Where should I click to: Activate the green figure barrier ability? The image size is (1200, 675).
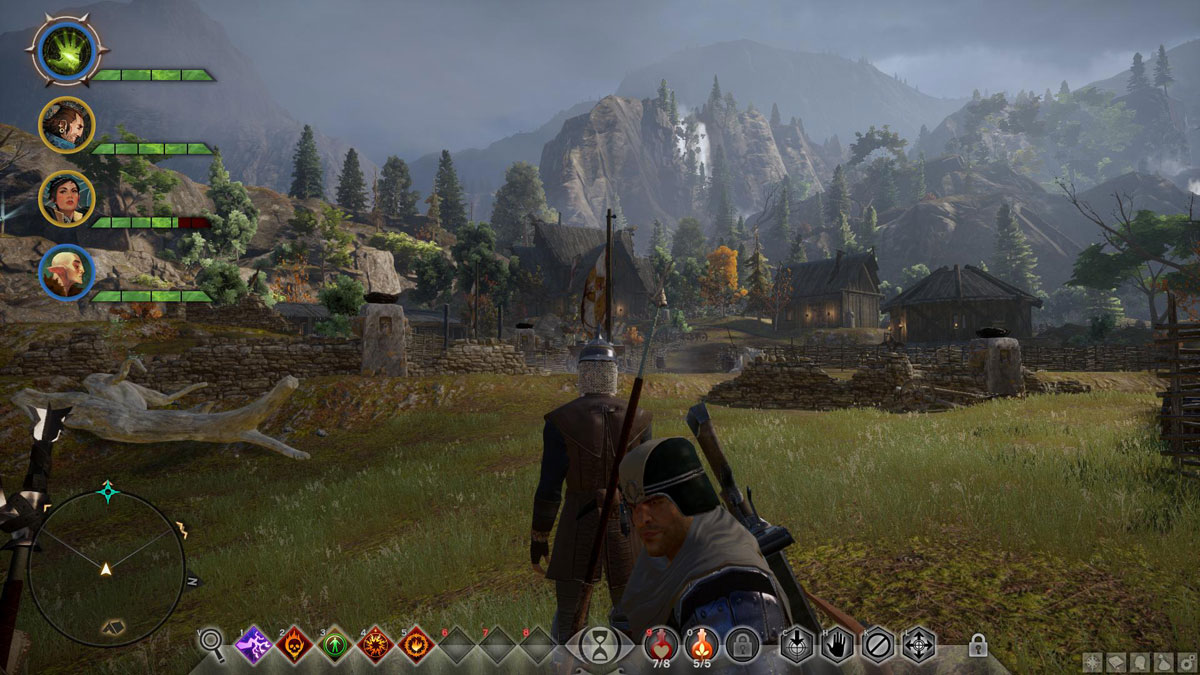[335, 645]
